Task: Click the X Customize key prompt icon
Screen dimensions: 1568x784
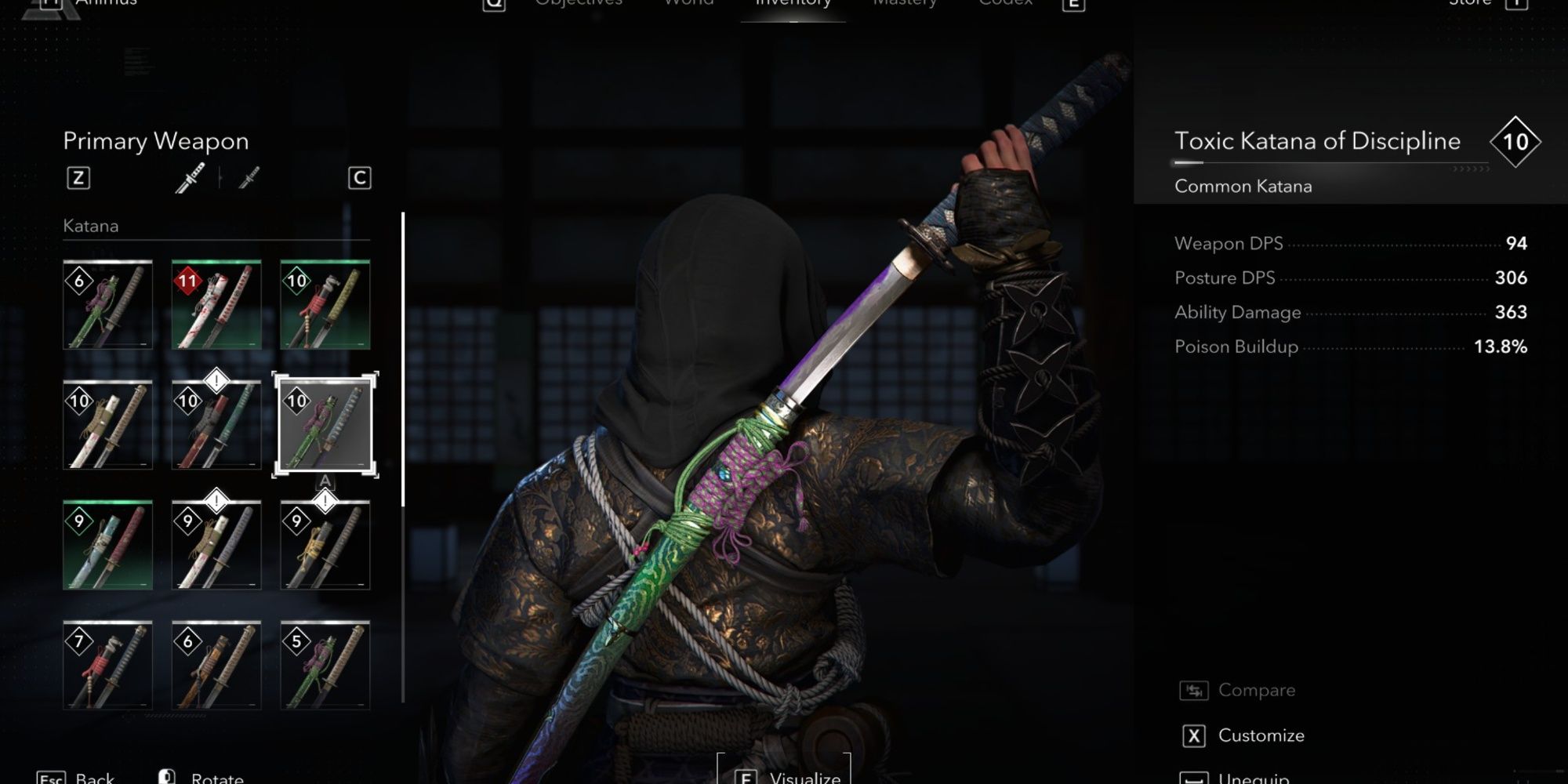Action: tap(1193, 735)
